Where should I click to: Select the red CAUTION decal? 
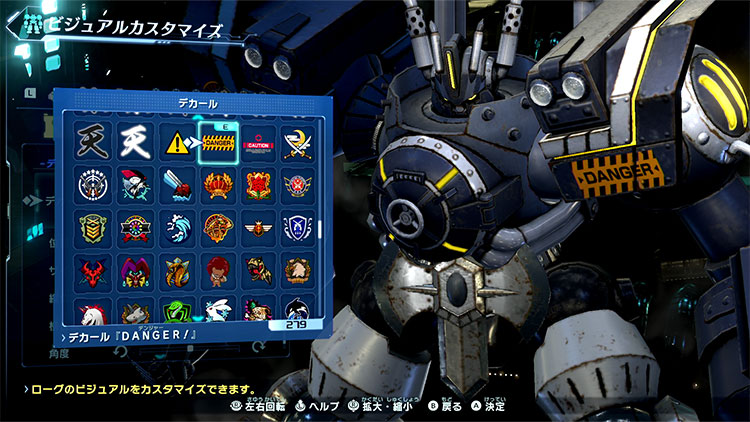tap(257, 144)
